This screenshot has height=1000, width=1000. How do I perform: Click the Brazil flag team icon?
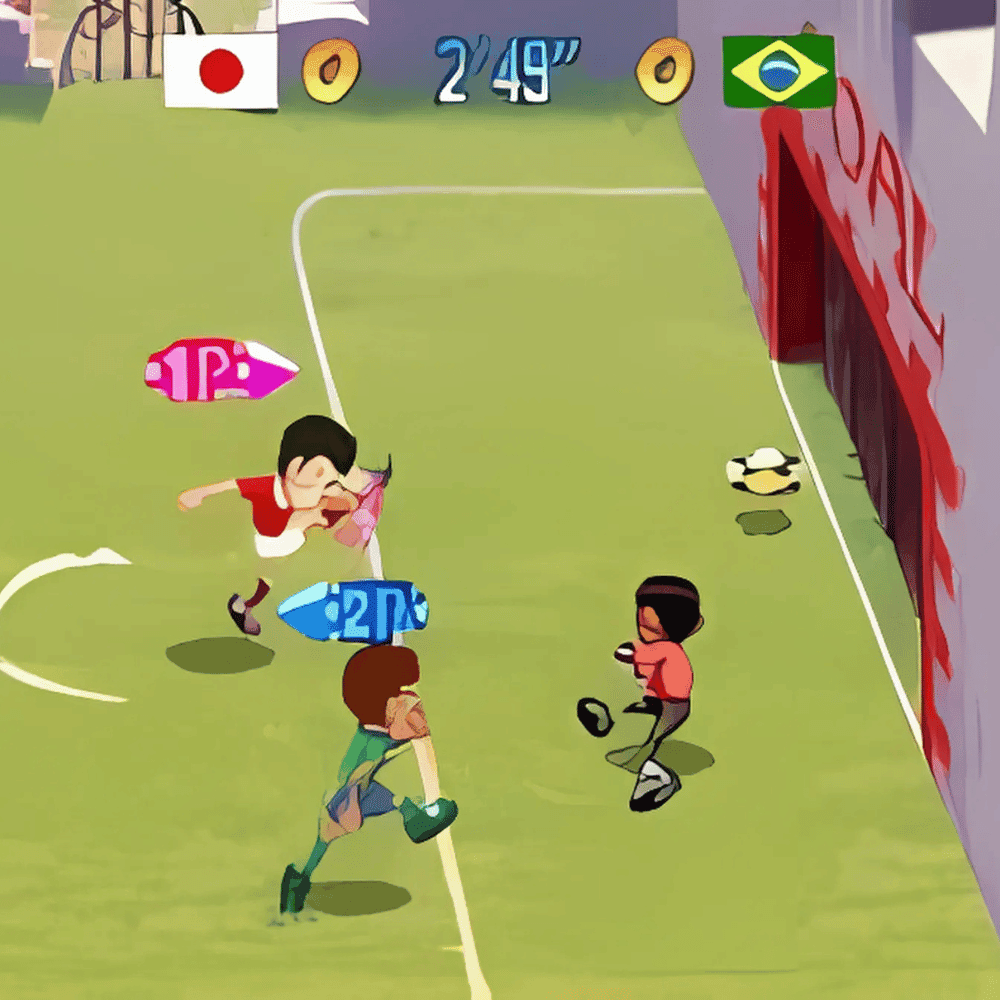[779, 71]
